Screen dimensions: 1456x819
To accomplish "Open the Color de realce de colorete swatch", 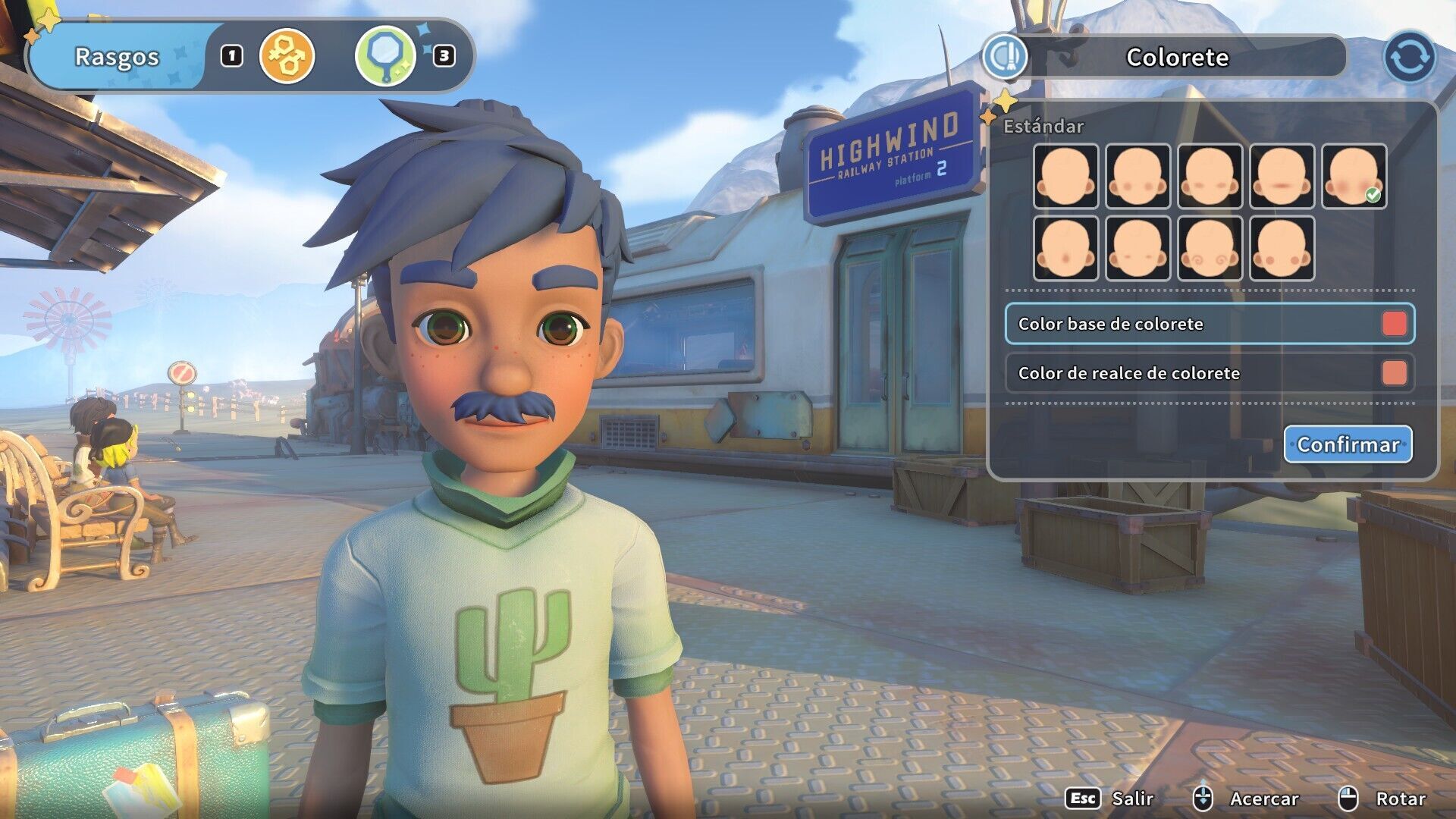I will (1394, 373).
